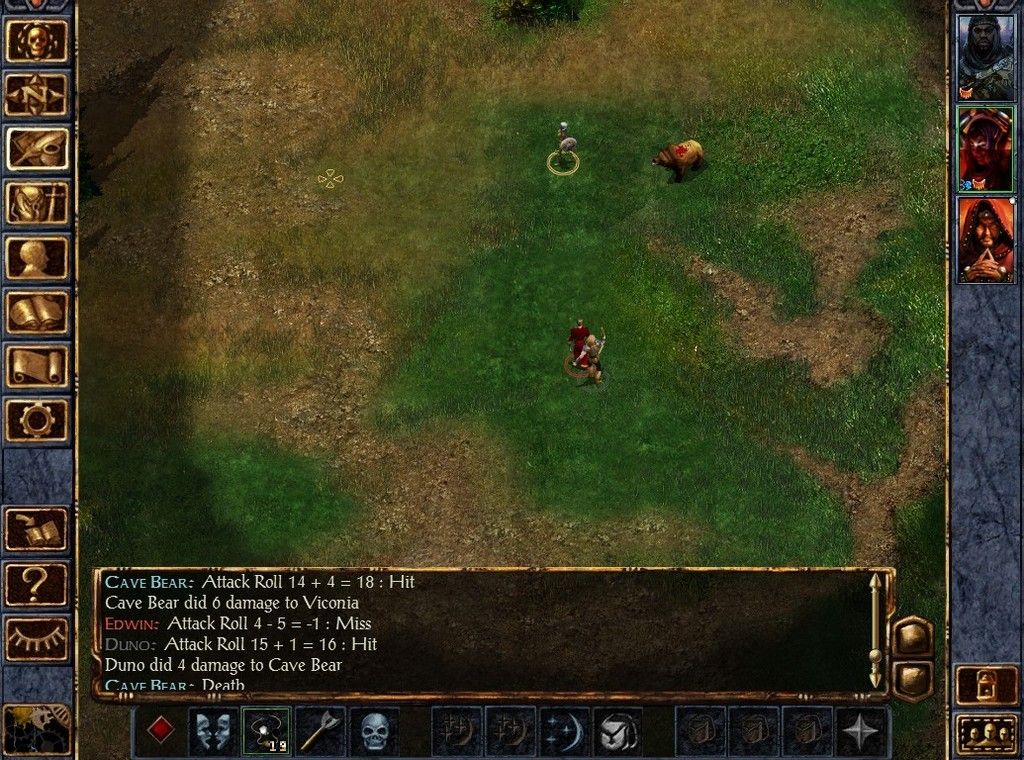Click the game clock in the corner
Screen dimensions: 1024x760
click(36, 728)
